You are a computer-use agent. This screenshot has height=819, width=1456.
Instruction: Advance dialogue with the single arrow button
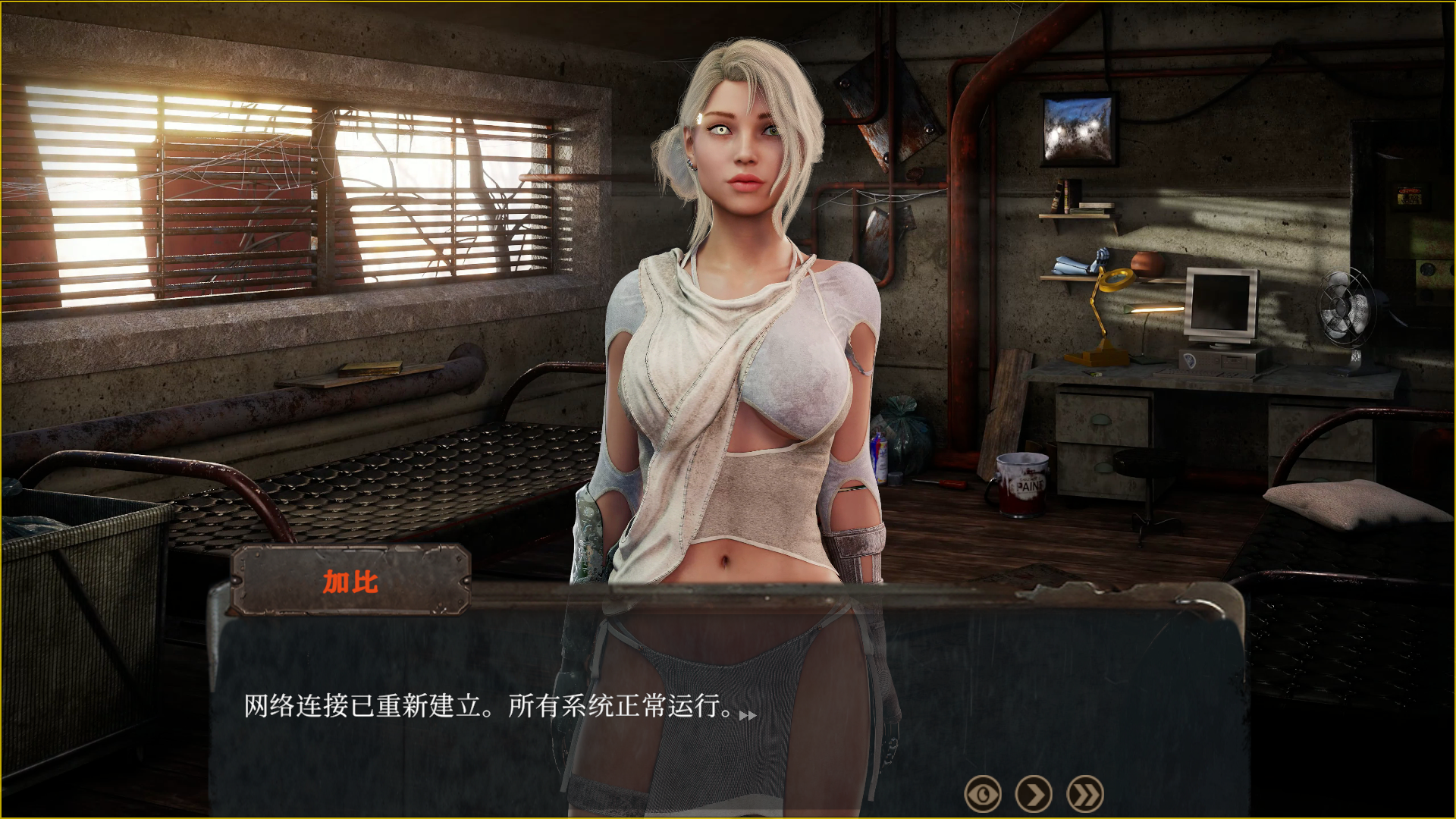coord(1034,795)
